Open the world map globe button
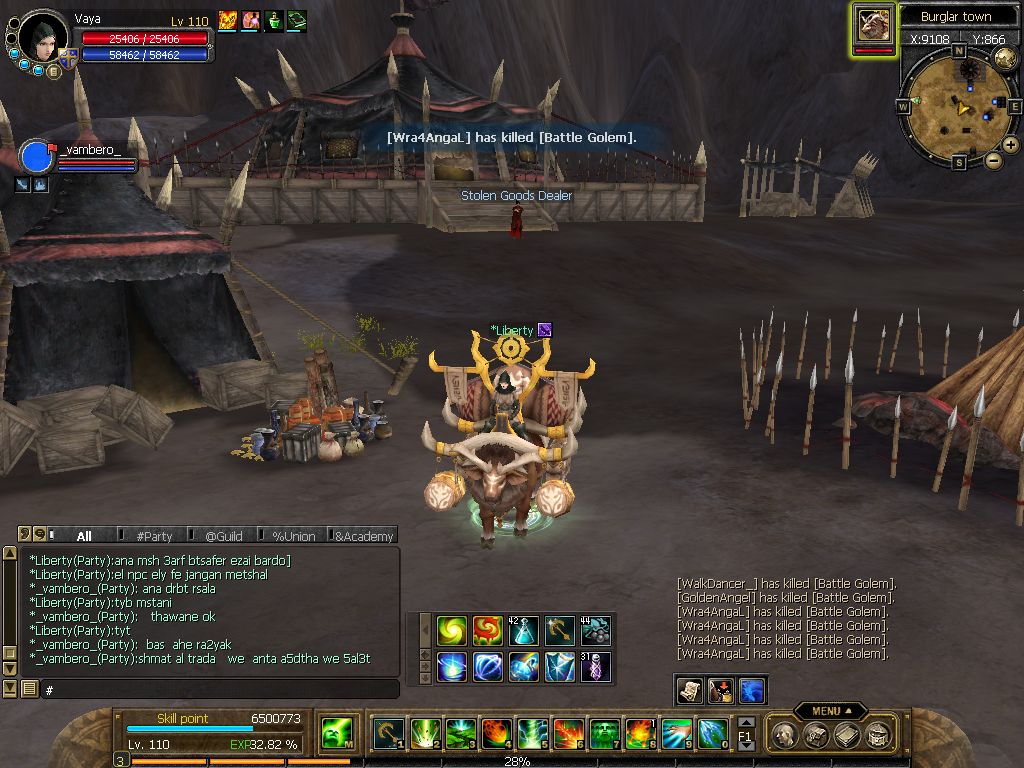Screen dimensions: 1024x768 (1005, 58)
